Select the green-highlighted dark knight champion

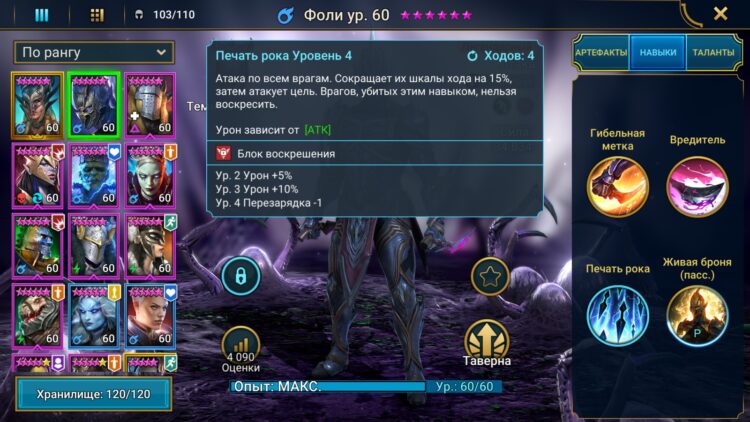point(95,103)
